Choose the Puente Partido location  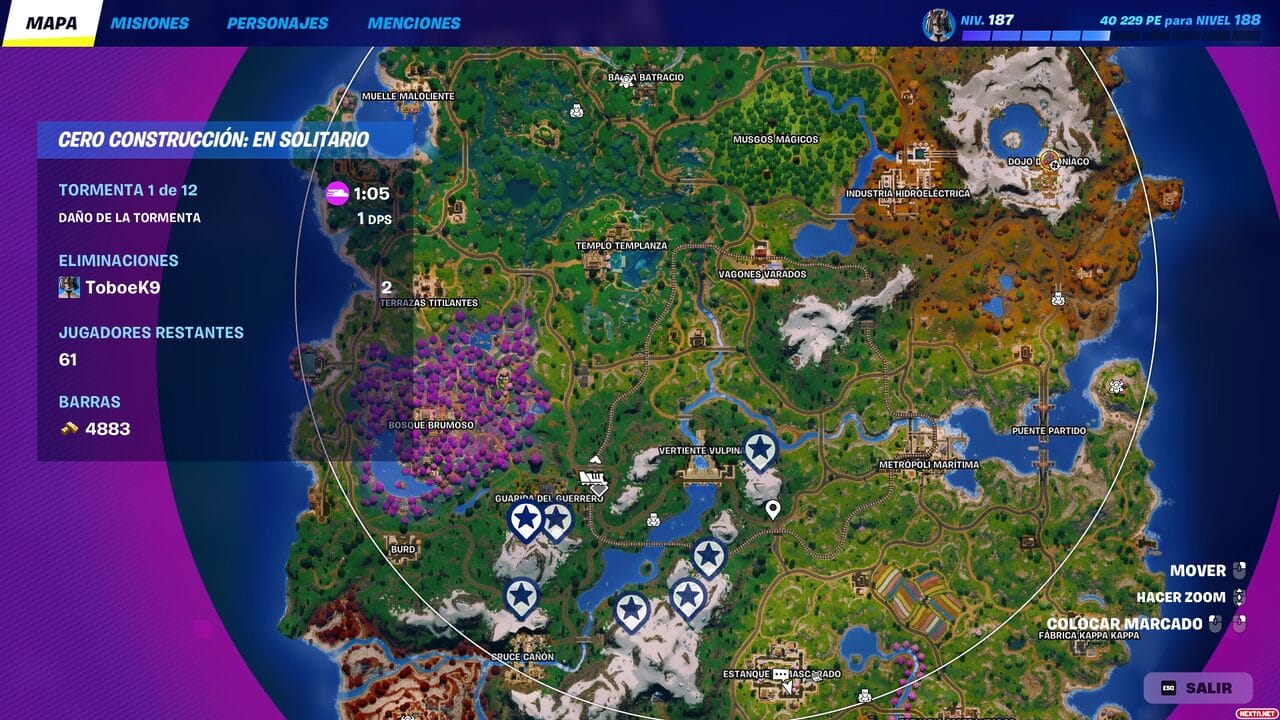(x=1047, y=431)
